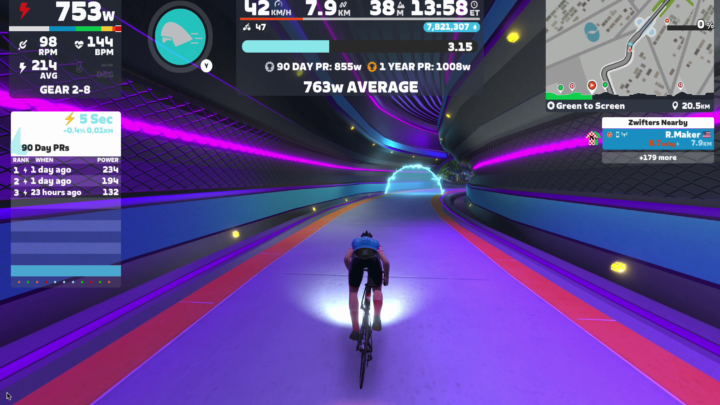Select the Green to Screen route label

click(590, 105)
